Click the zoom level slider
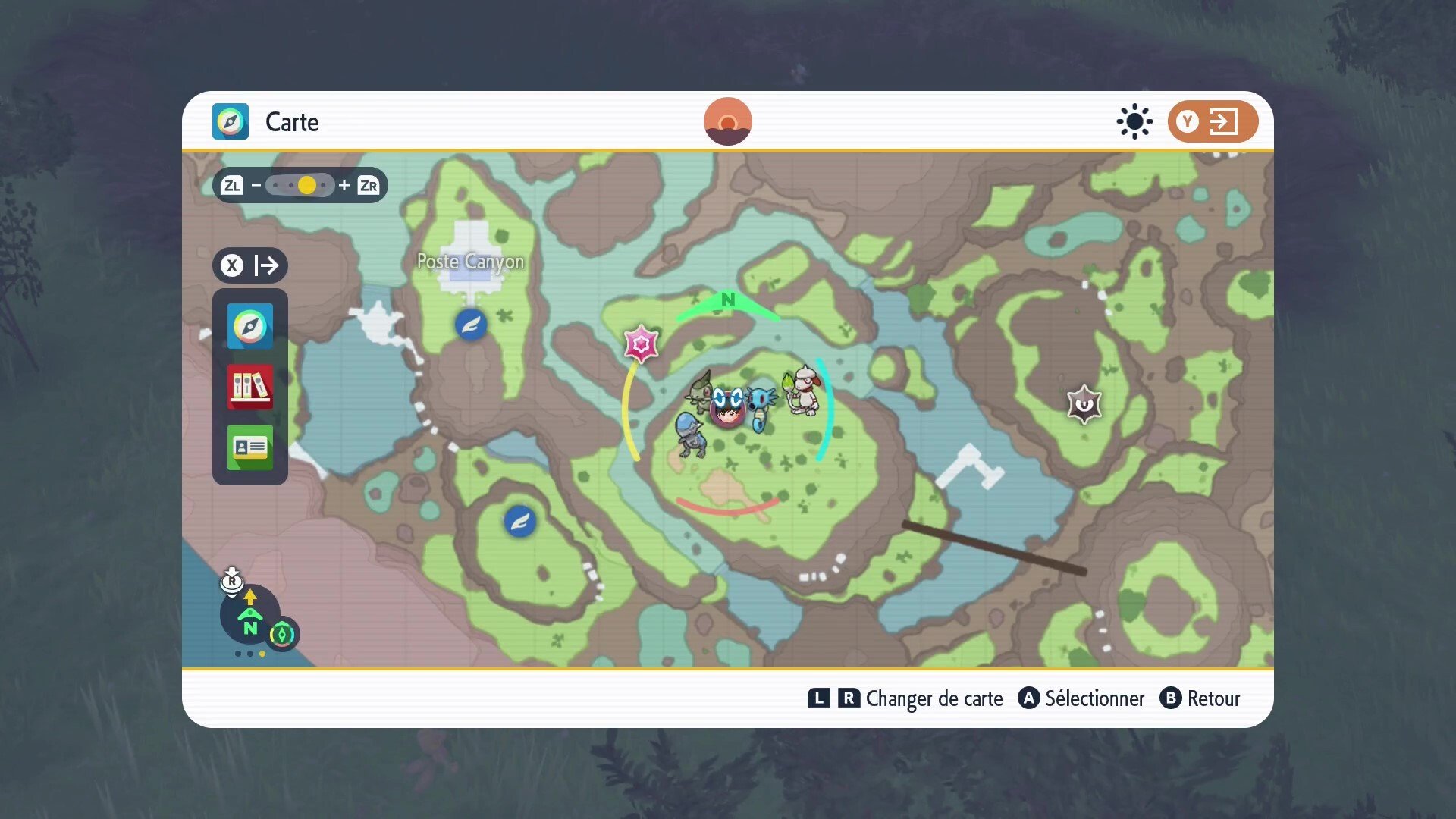This screenshot has height=819, width=1456. pos(301,185)
